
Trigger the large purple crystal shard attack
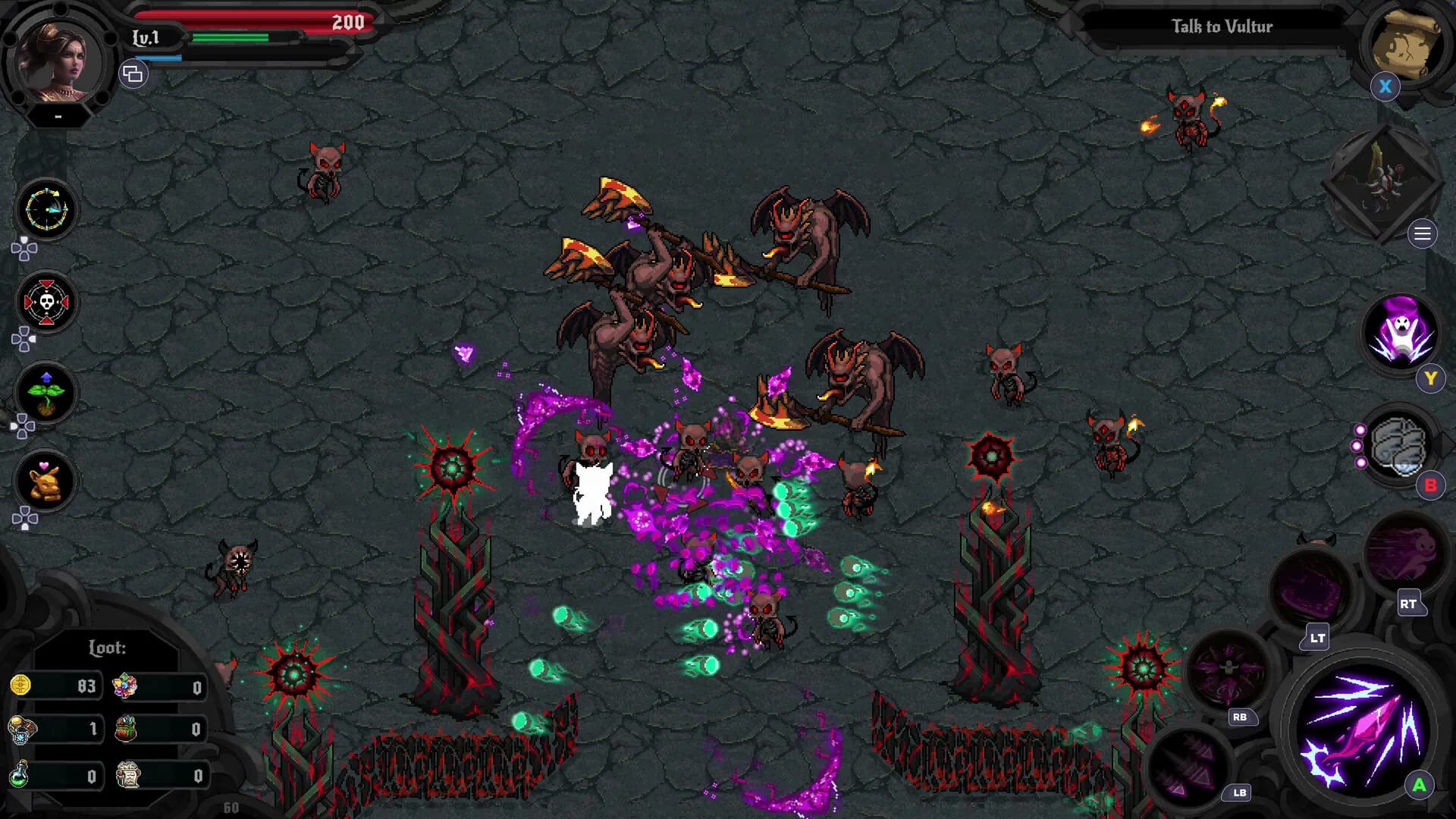[1360, 732]
